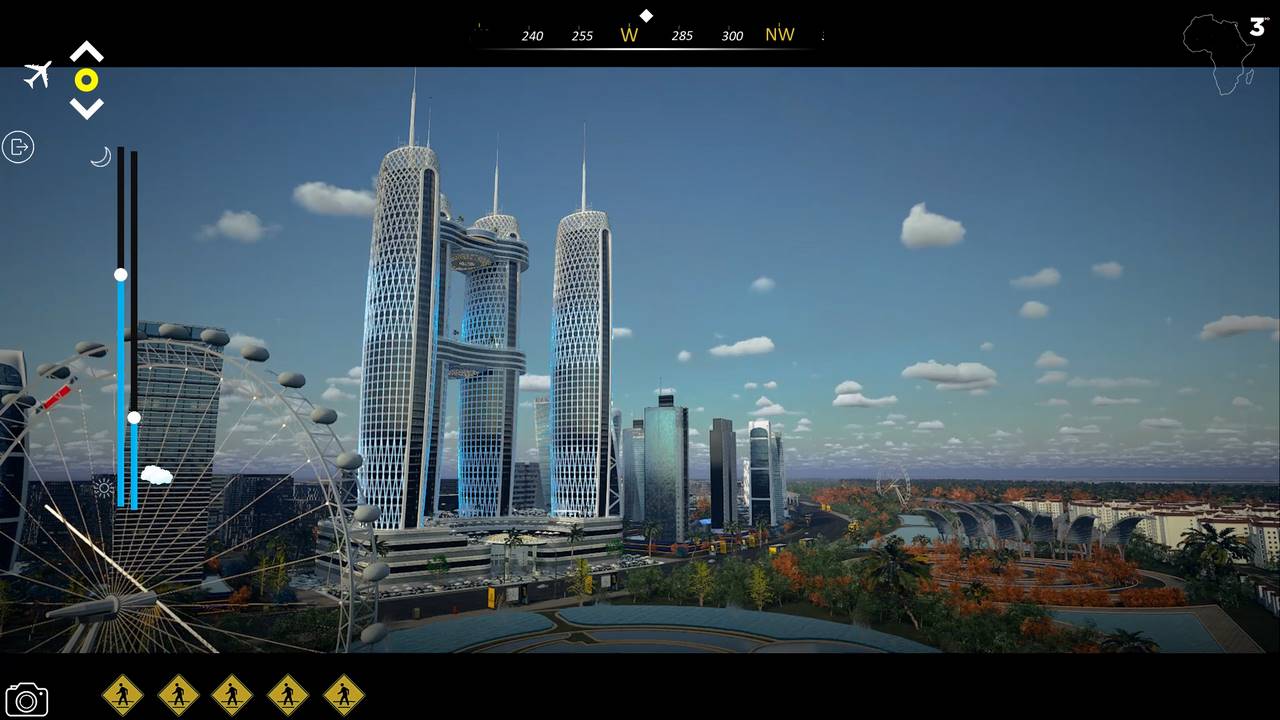Click the sun icon below the time slider
This screenshot has width=1280, height=720.
pos(103,487)
